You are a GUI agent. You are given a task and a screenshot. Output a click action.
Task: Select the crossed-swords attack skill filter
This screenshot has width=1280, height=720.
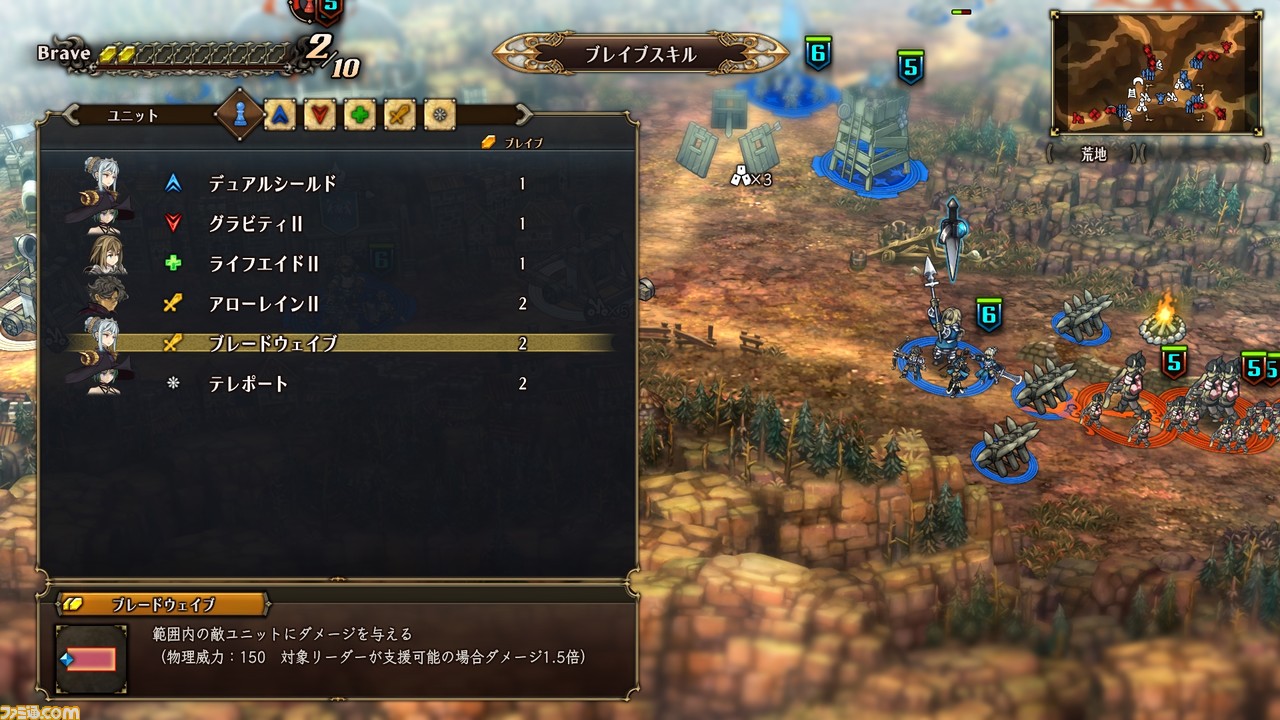397,116
